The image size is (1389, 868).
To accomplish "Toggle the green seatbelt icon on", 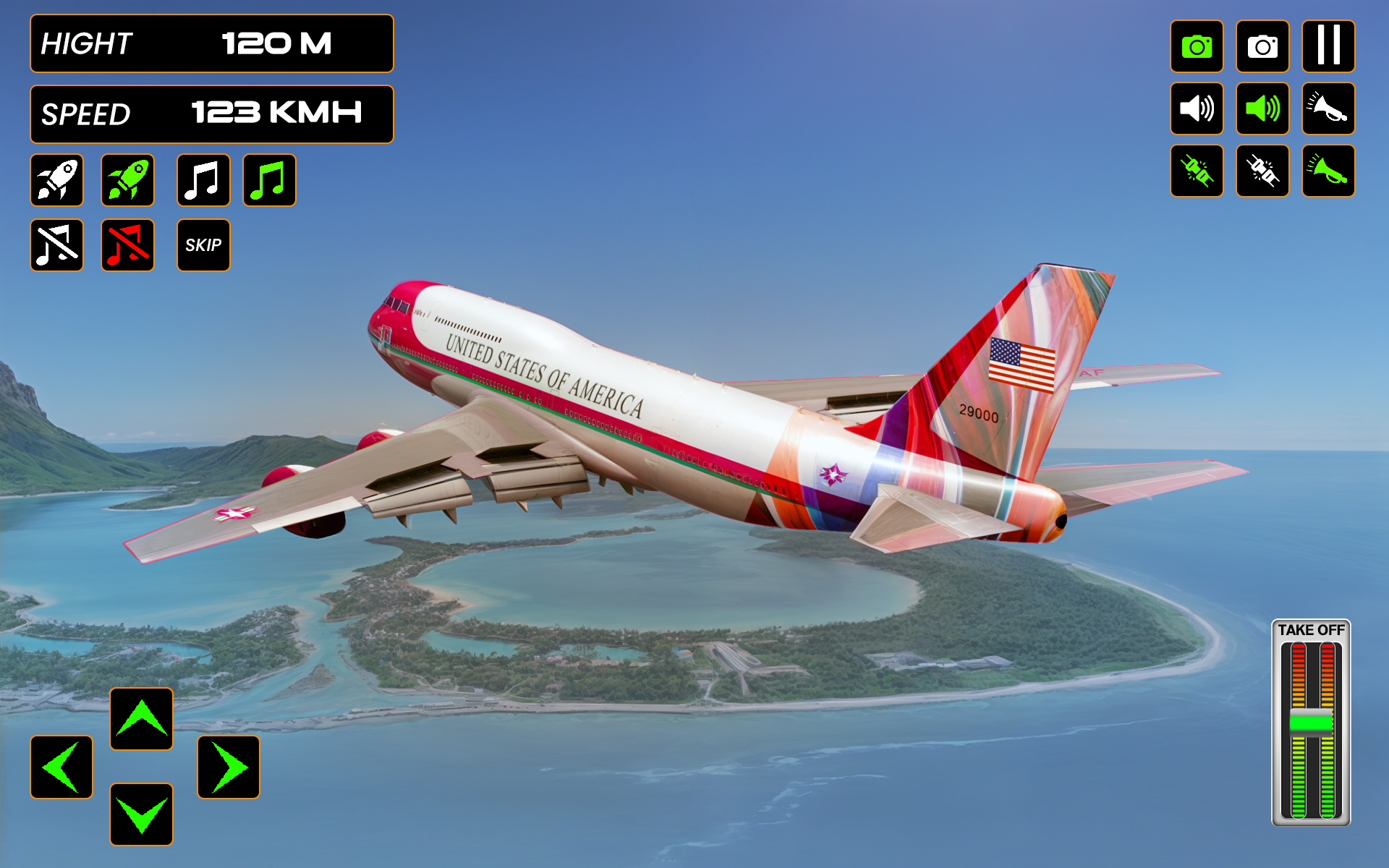I will coord(1197,172).
